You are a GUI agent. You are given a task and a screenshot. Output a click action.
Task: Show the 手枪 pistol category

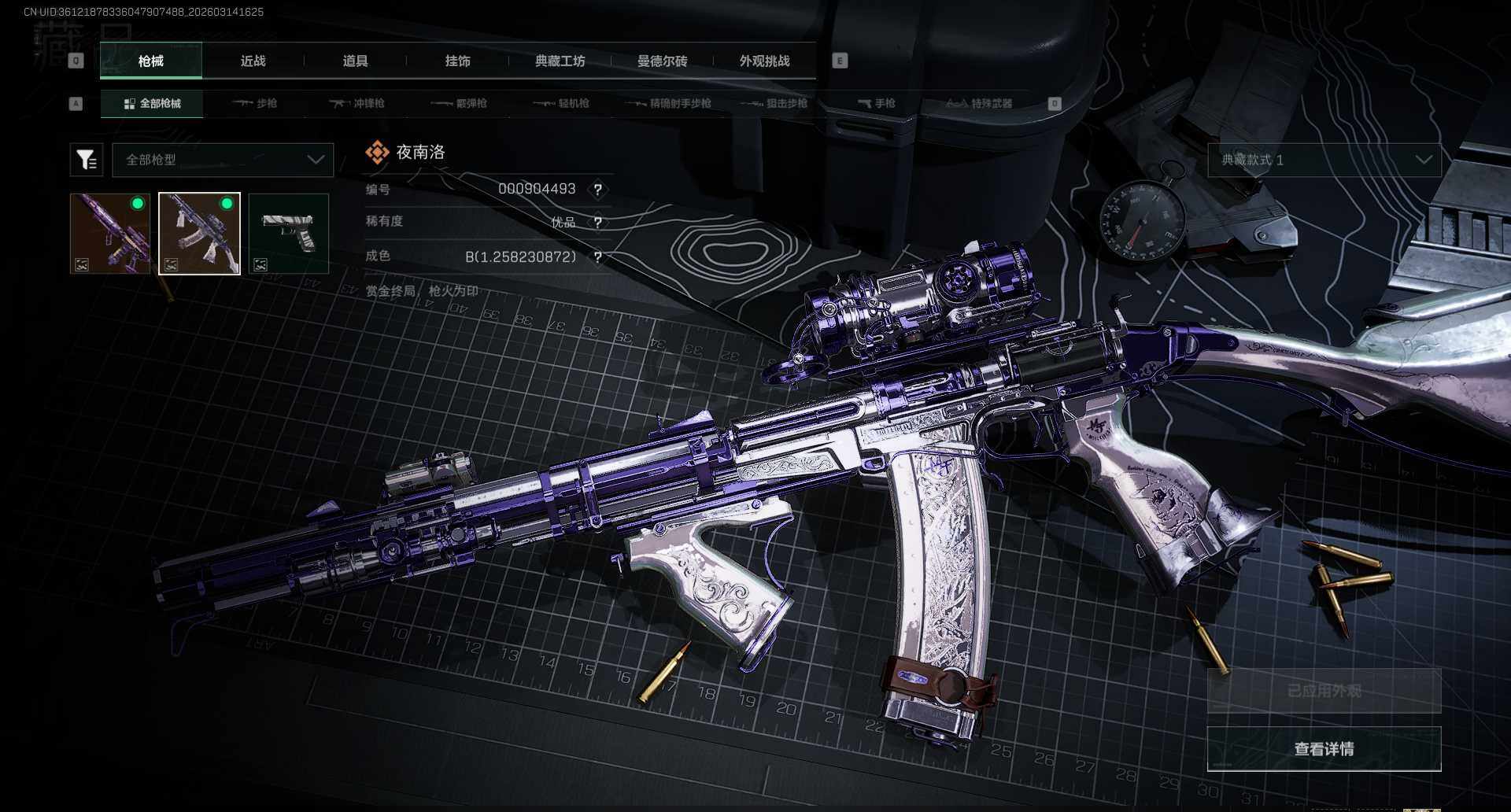876,104
